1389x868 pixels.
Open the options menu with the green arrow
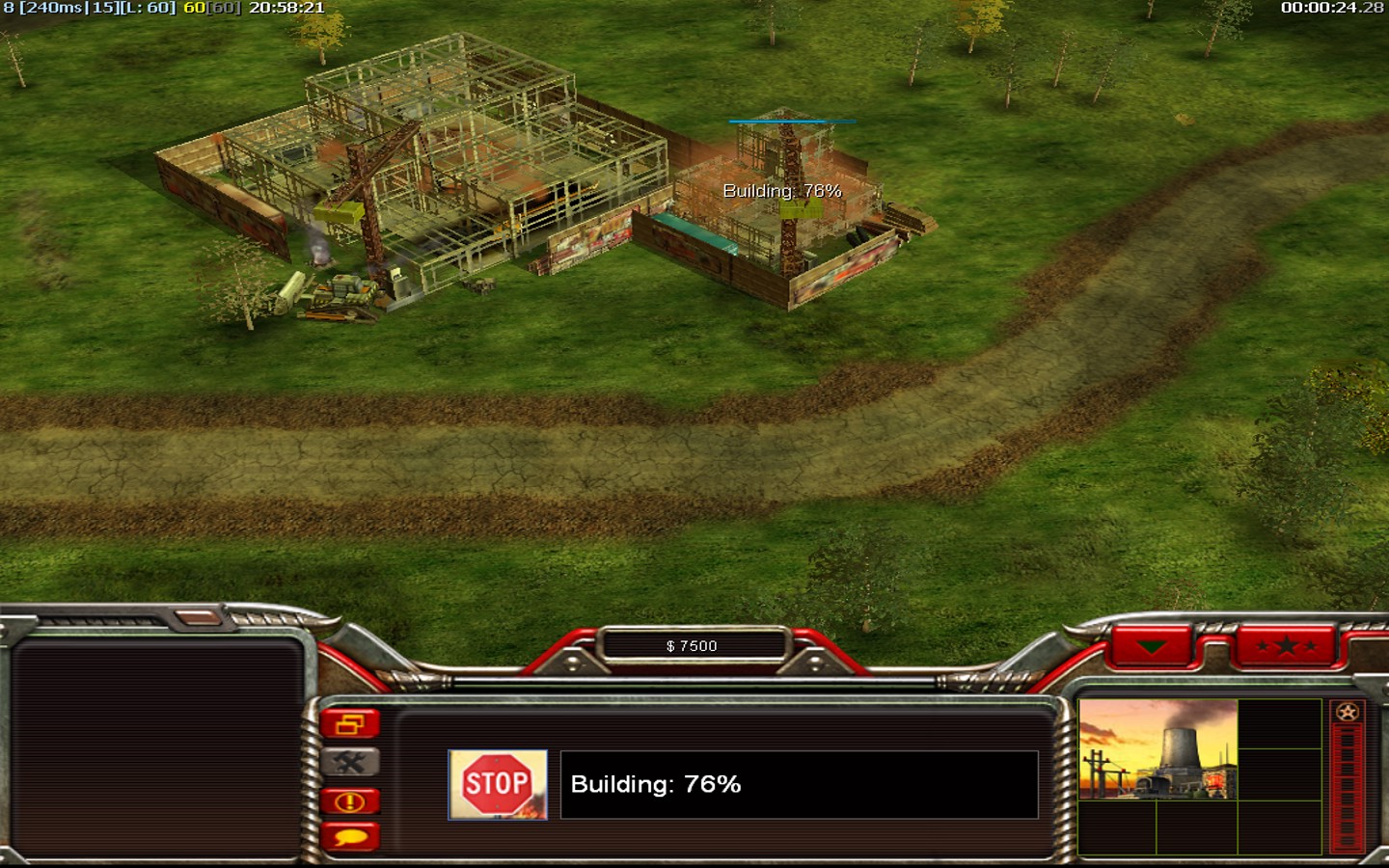pyautogui.click(x=1152, y=646)
